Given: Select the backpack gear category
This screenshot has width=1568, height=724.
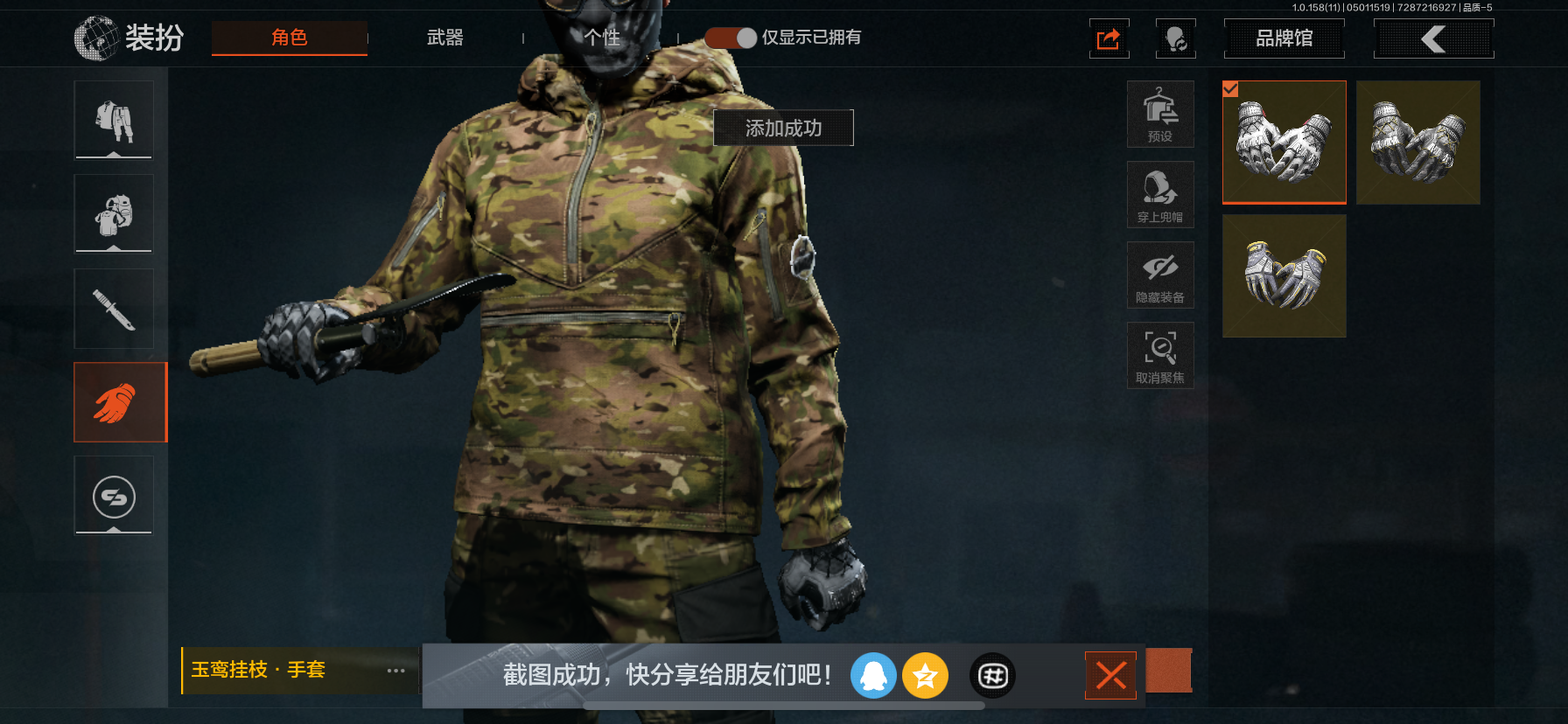Looking at the screenshot, I should [114, 213].
